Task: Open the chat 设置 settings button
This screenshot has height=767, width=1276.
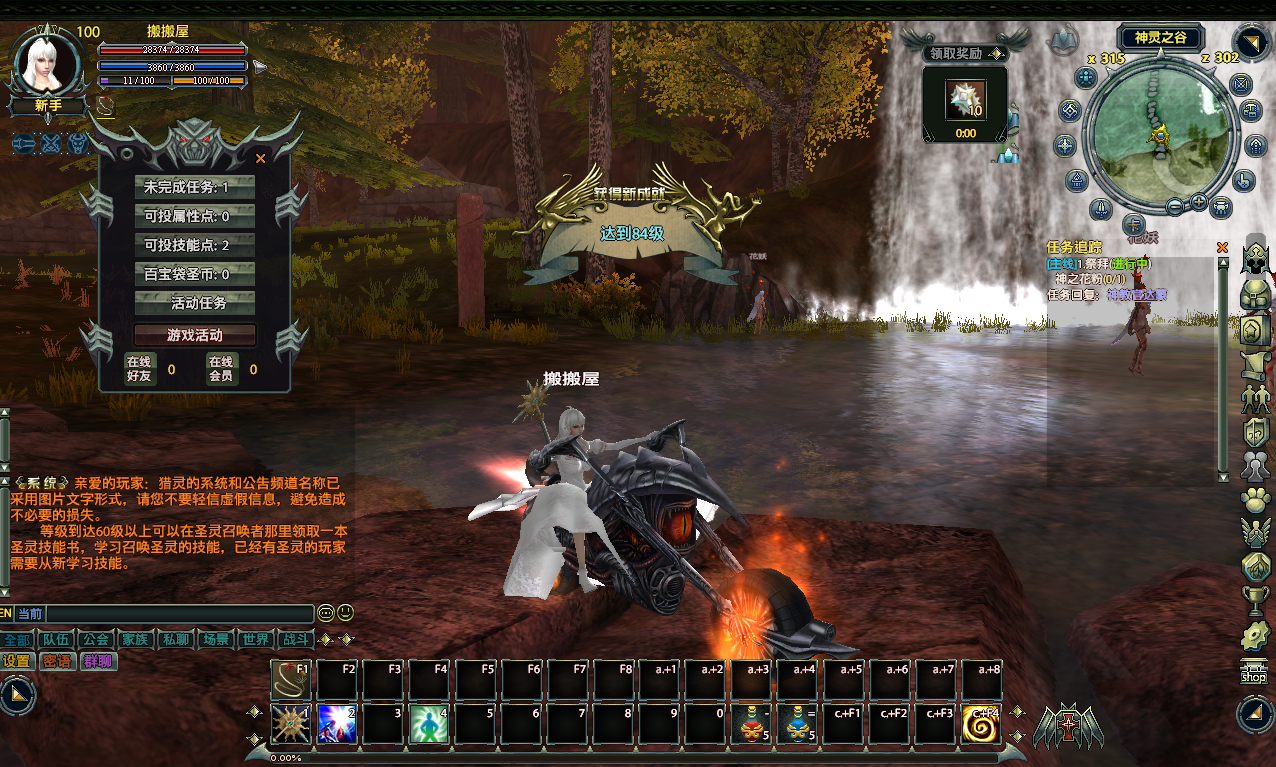Action: coord(17,661)
